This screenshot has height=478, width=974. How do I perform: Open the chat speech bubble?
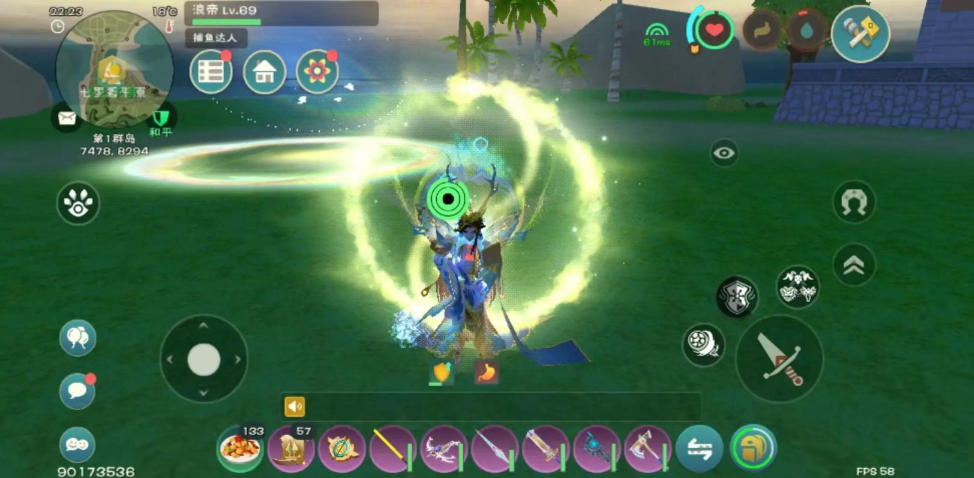(x=77, y=391)
